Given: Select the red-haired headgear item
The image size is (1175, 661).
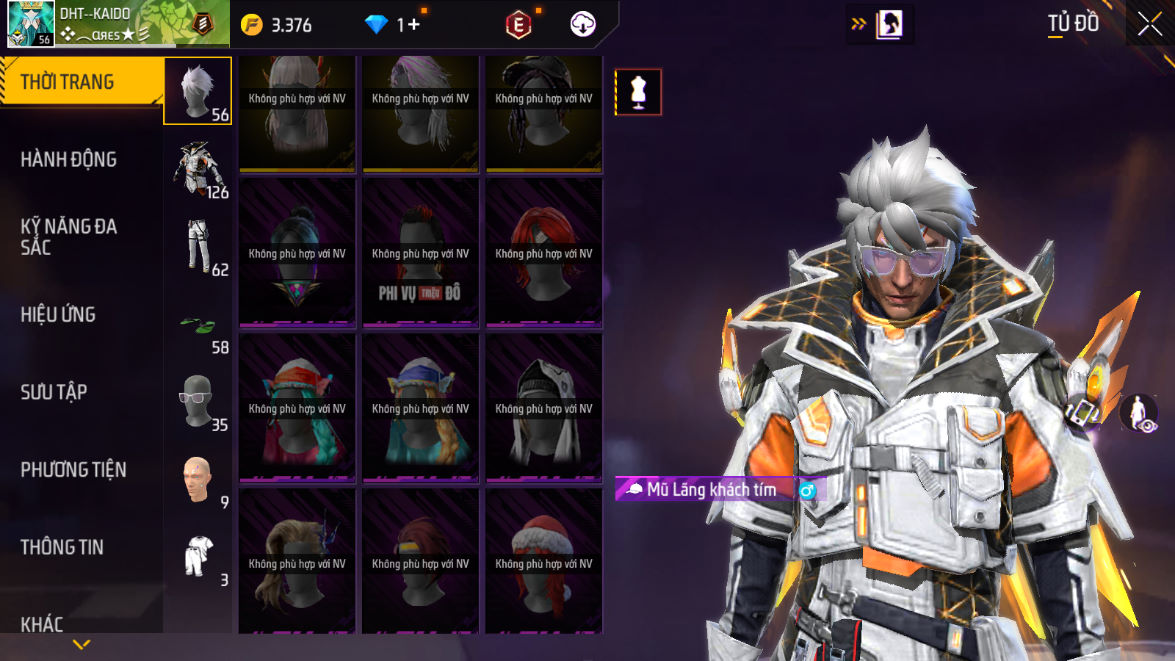Looking at the screenshot, I should click(544, 252).
